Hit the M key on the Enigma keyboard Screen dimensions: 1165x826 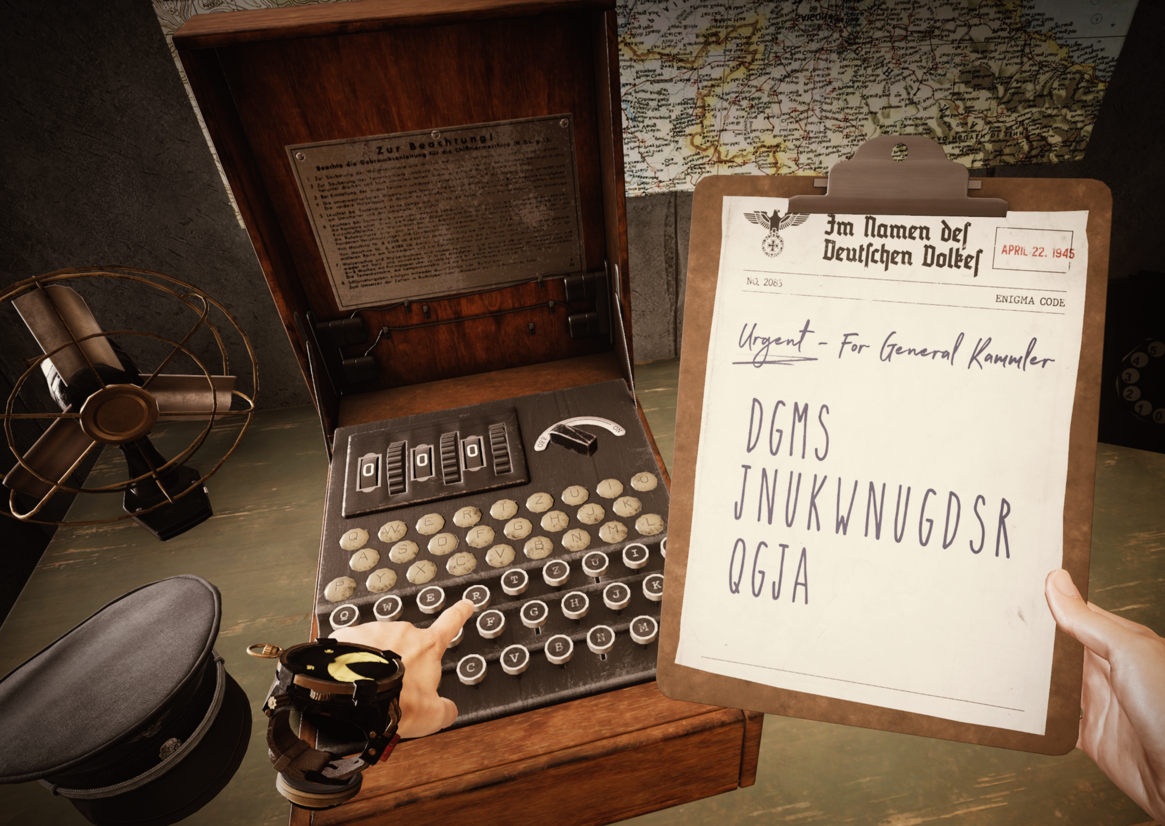[643, 627]
